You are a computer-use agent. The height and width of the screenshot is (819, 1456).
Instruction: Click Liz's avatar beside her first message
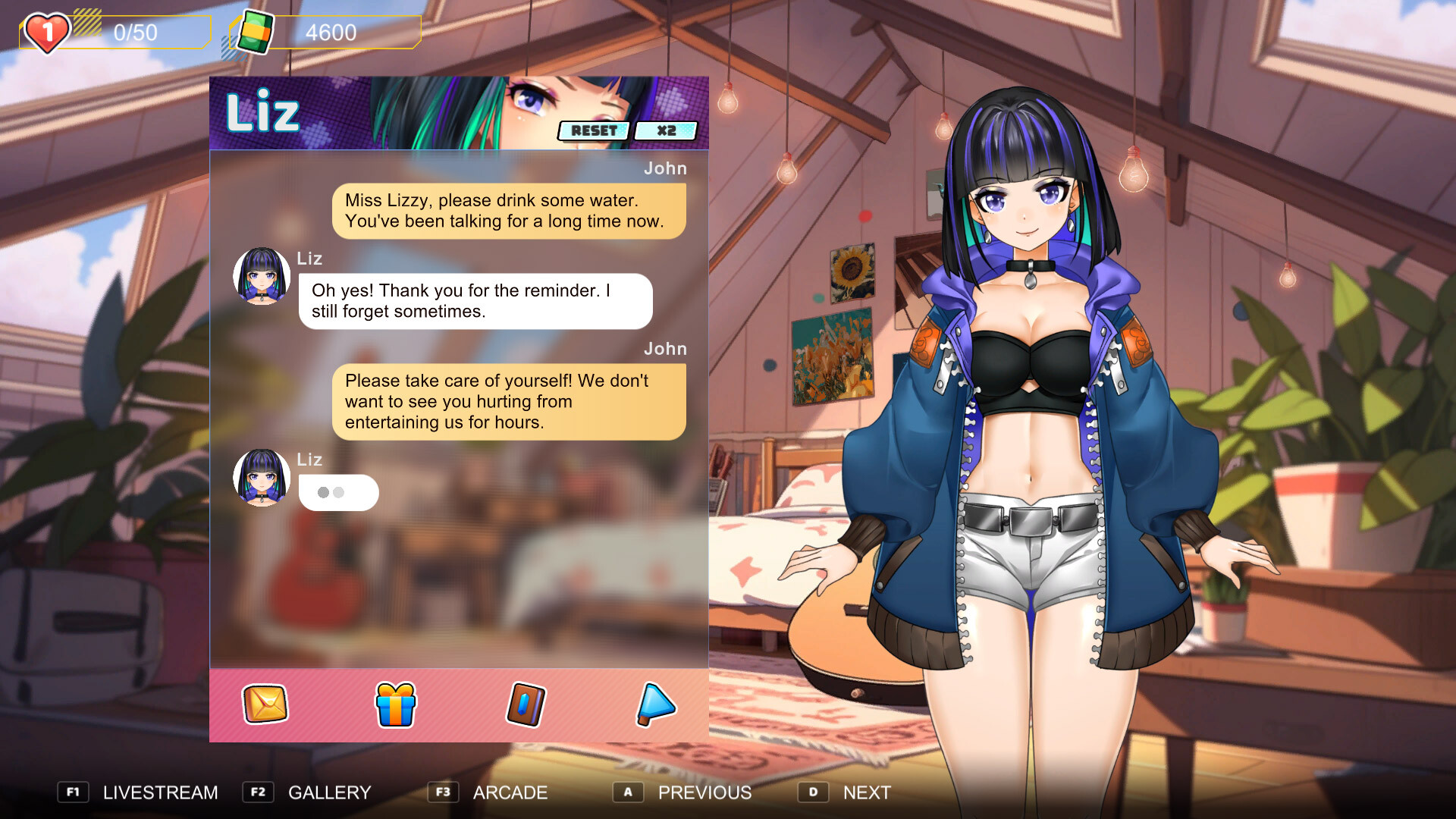pyautogui.click(x=261, y=277)
